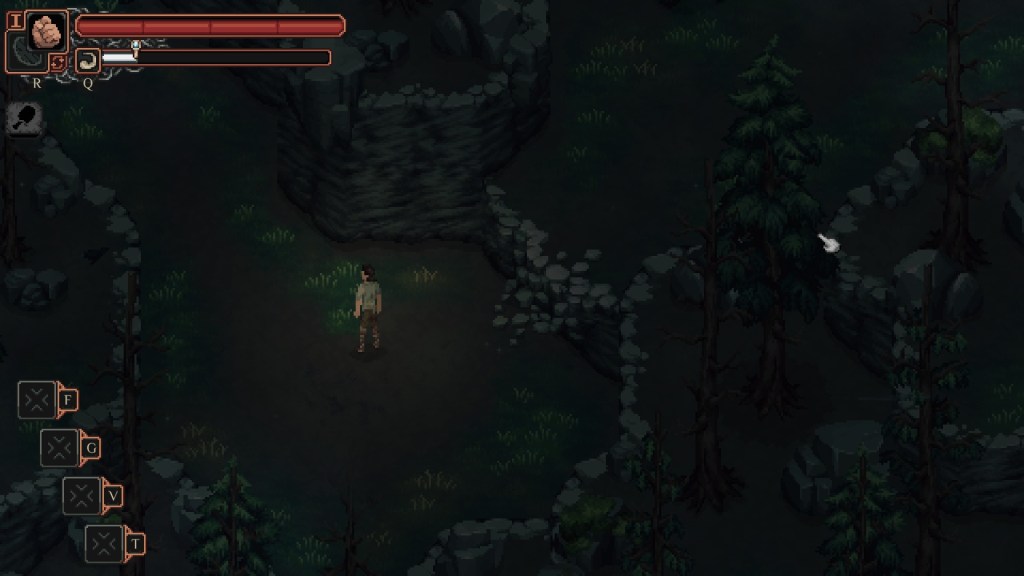Select the empty quick slot labeled F
This screenshot has width=1024, height=576.
[37, 400]
